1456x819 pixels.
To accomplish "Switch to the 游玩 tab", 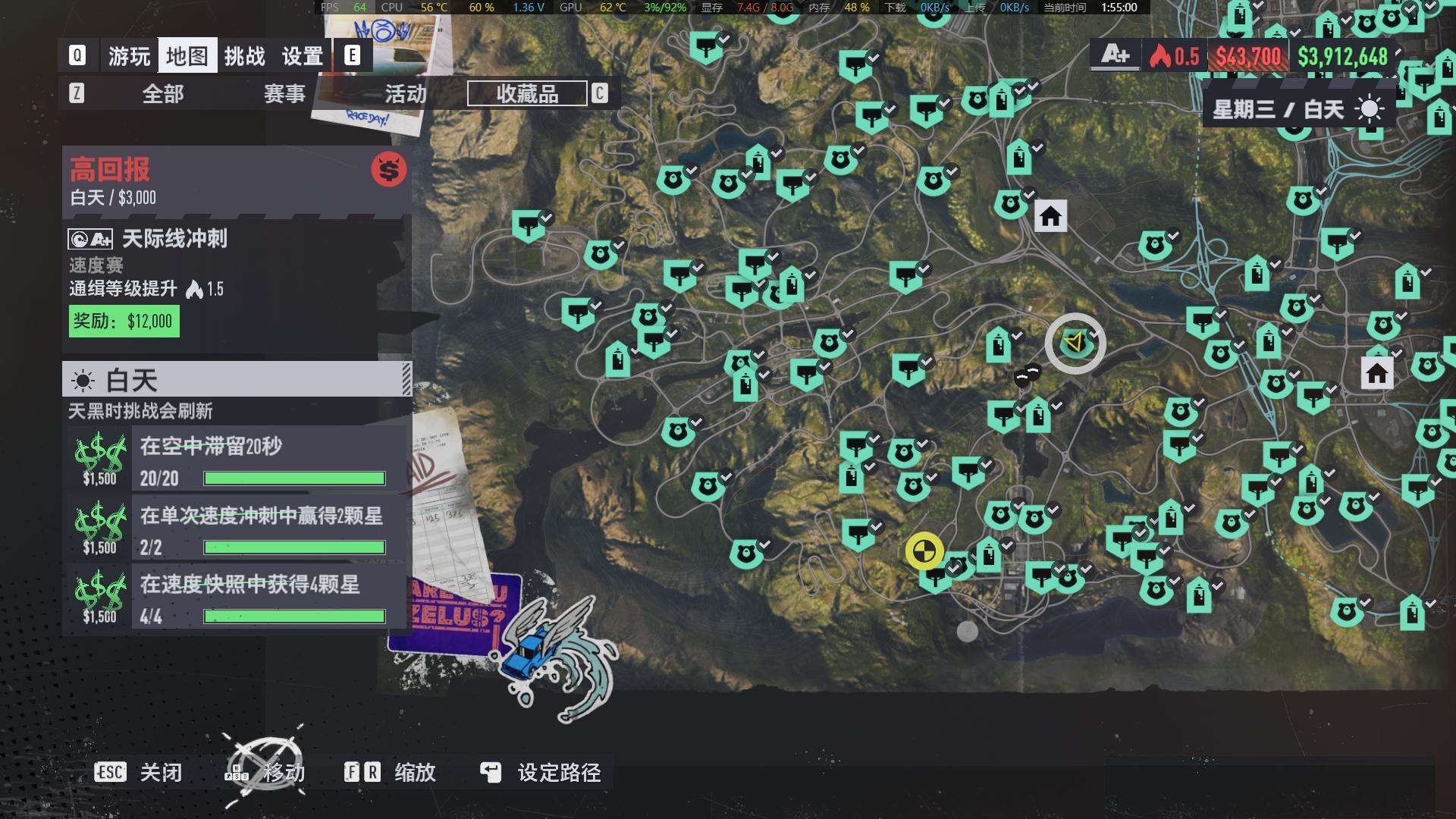I will pyautogui.click(x=129, y=56).
